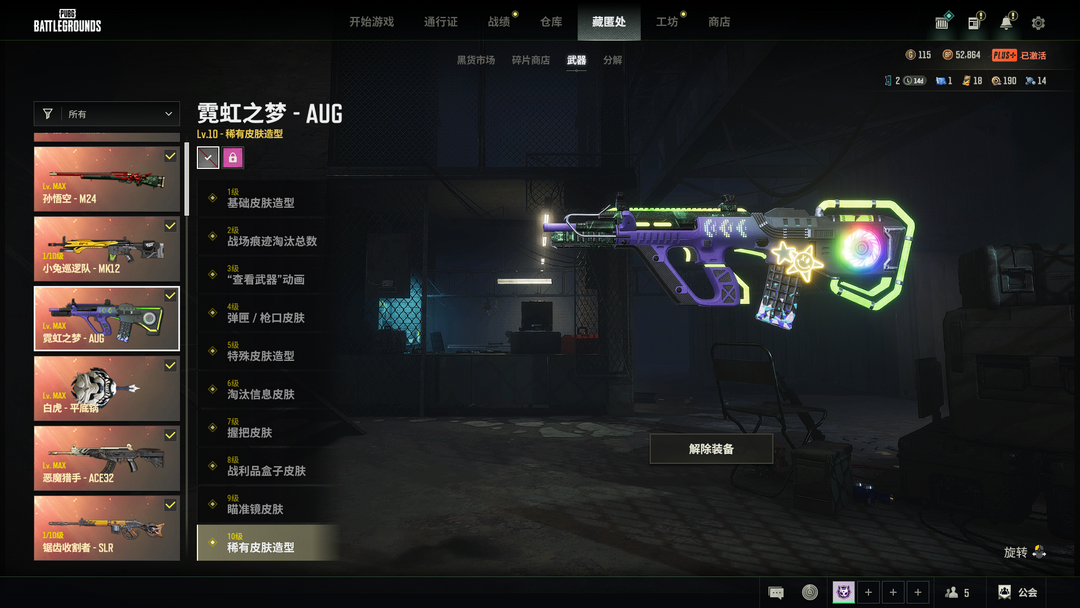Open the 战绩 tab
Viewport: 1080px width, 608px height.
click(x=499, y=22)
